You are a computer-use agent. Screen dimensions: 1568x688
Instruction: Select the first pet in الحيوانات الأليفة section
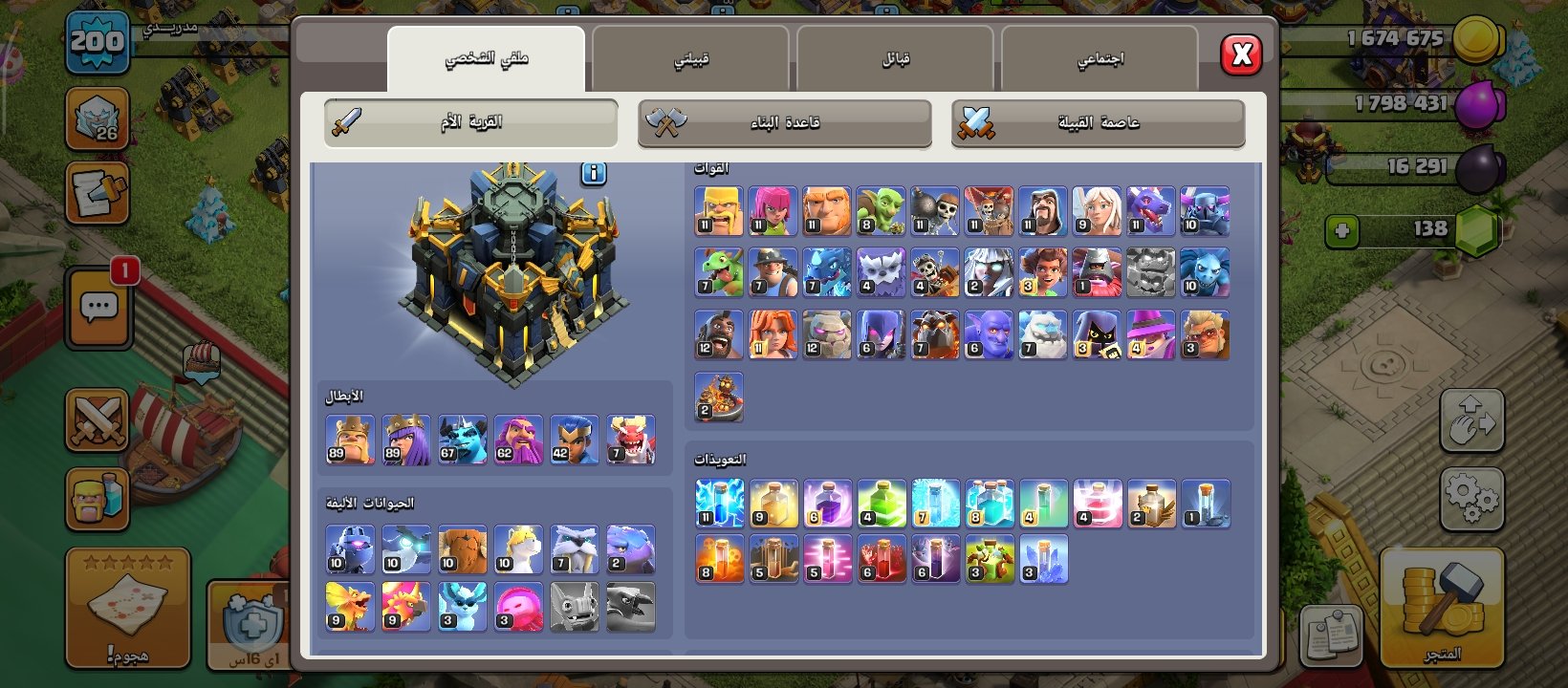tap(350, 548)
